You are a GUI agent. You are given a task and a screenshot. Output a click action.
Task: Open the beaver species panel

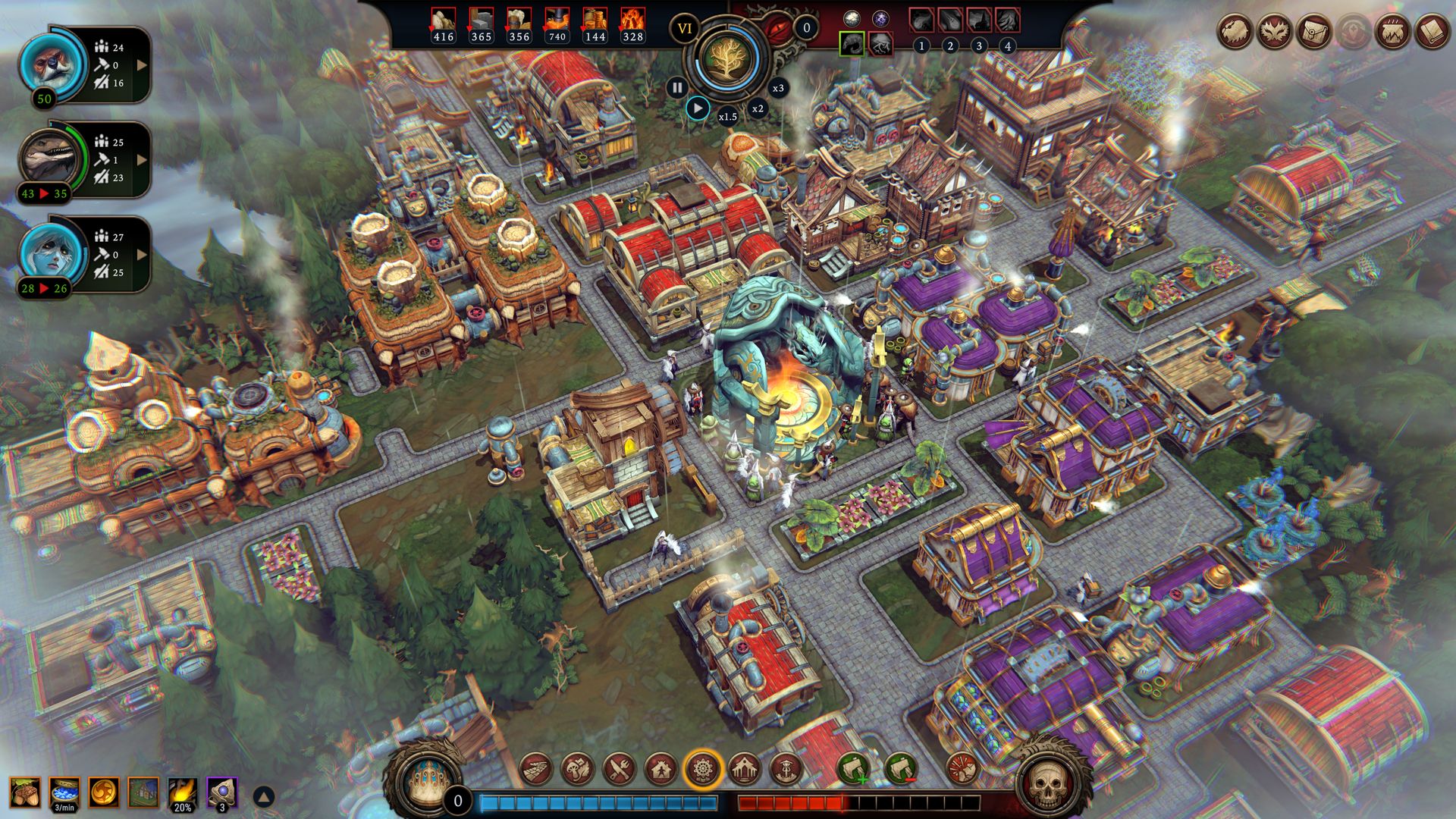tap(46, 62)
